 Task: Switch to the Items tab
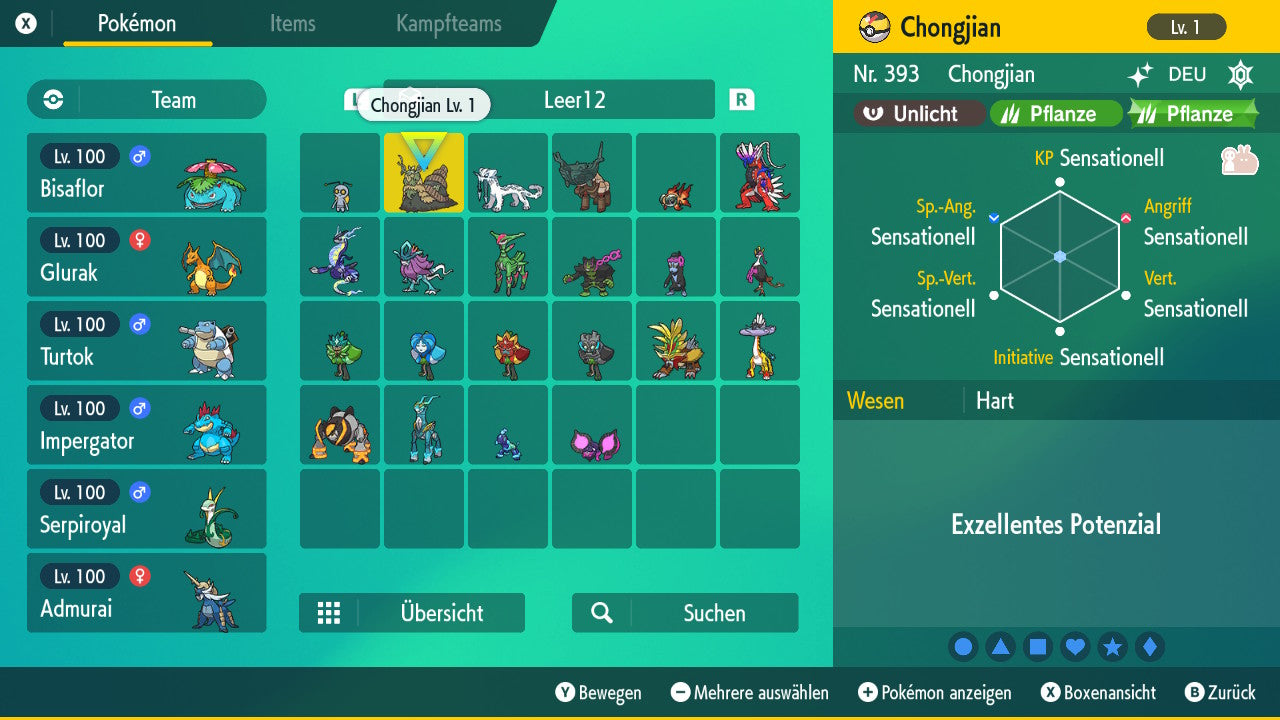click(292, 25)
